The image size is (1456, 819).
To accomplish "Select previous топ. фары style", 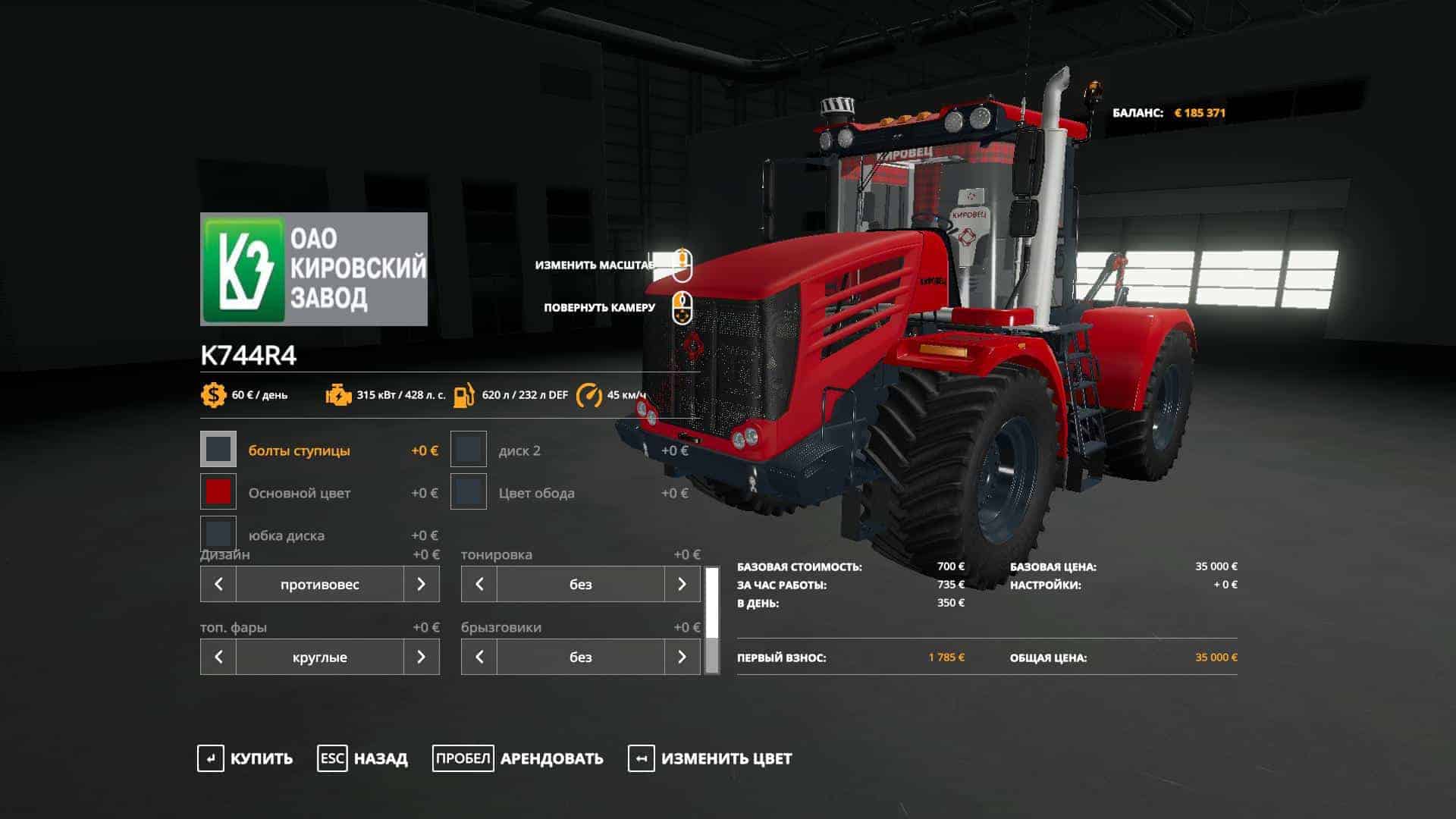I will coord(218,657).
